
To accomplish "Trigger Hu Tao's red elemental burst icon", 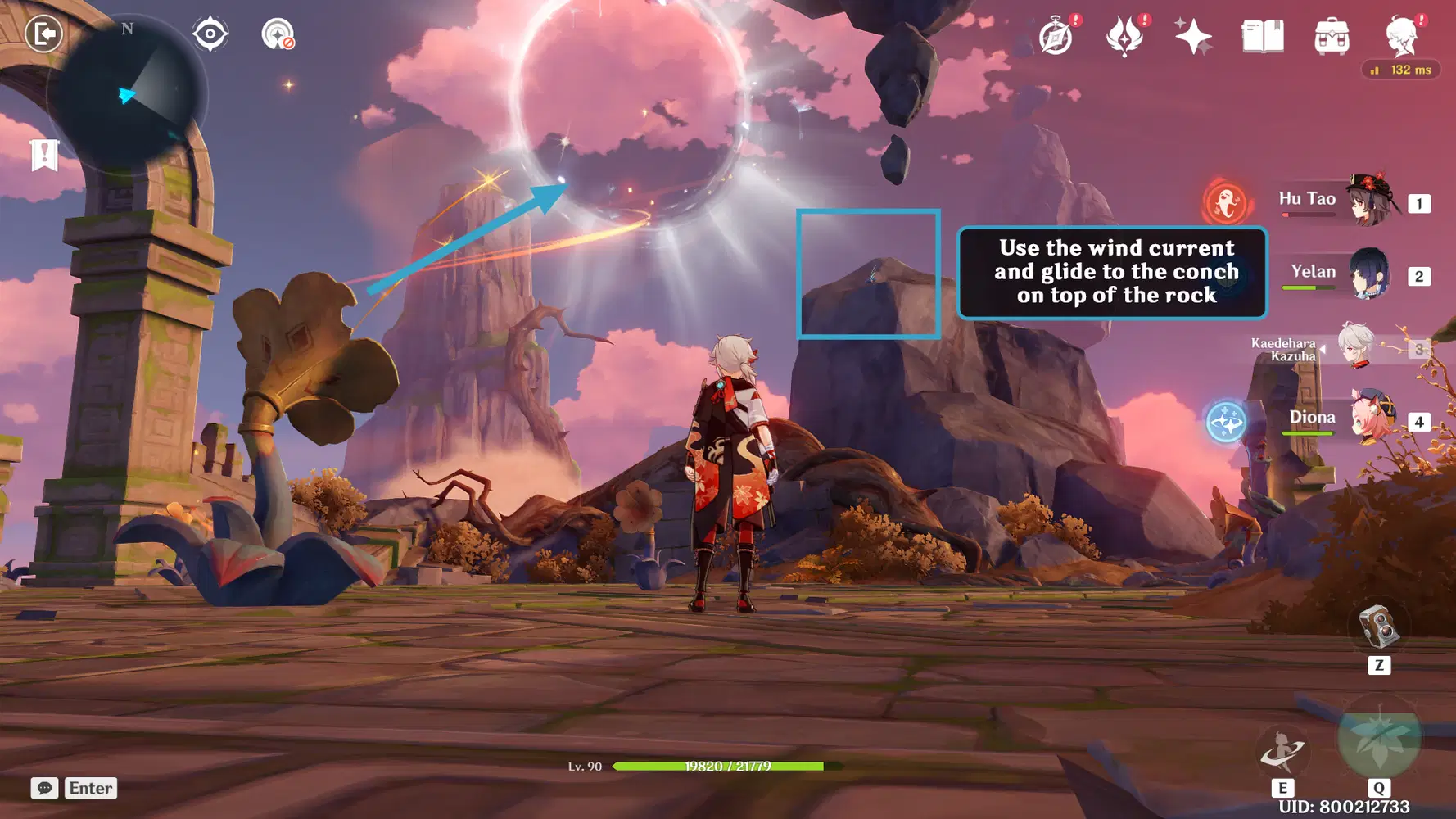I will tap(1226, 202).
